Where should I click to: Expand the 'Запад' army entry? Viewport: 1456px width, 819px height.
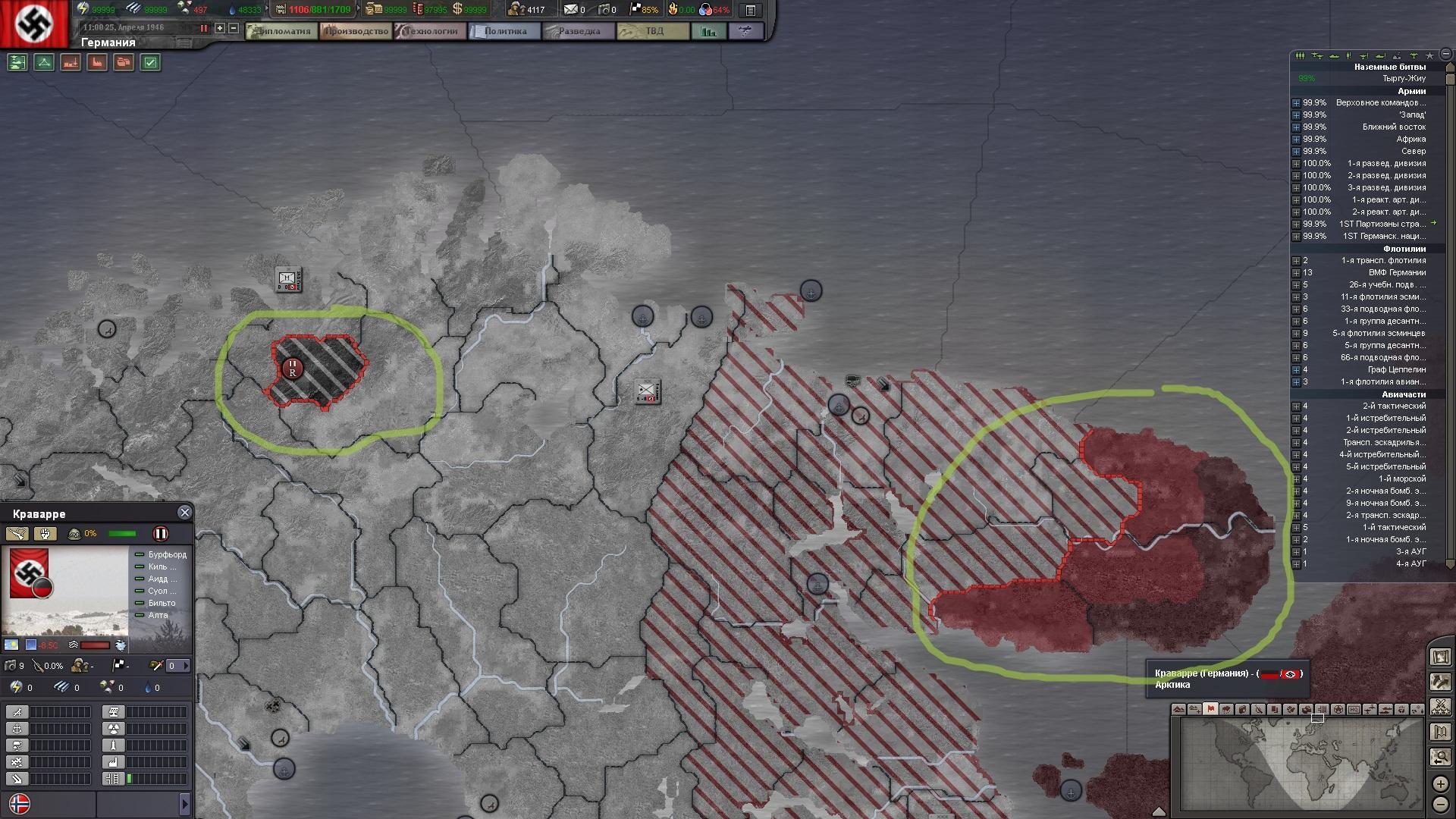[x=1296, y=115]
